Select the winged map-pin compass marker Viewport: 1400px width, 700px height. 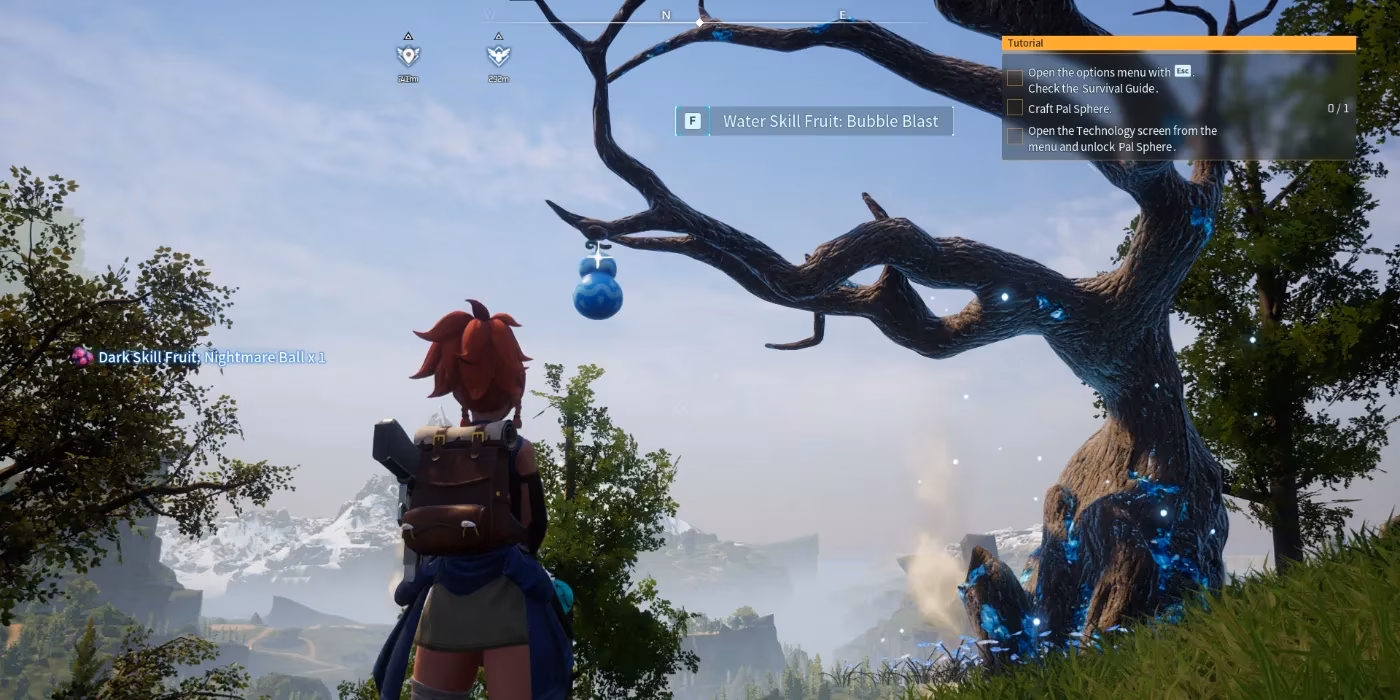coord(408,56)
